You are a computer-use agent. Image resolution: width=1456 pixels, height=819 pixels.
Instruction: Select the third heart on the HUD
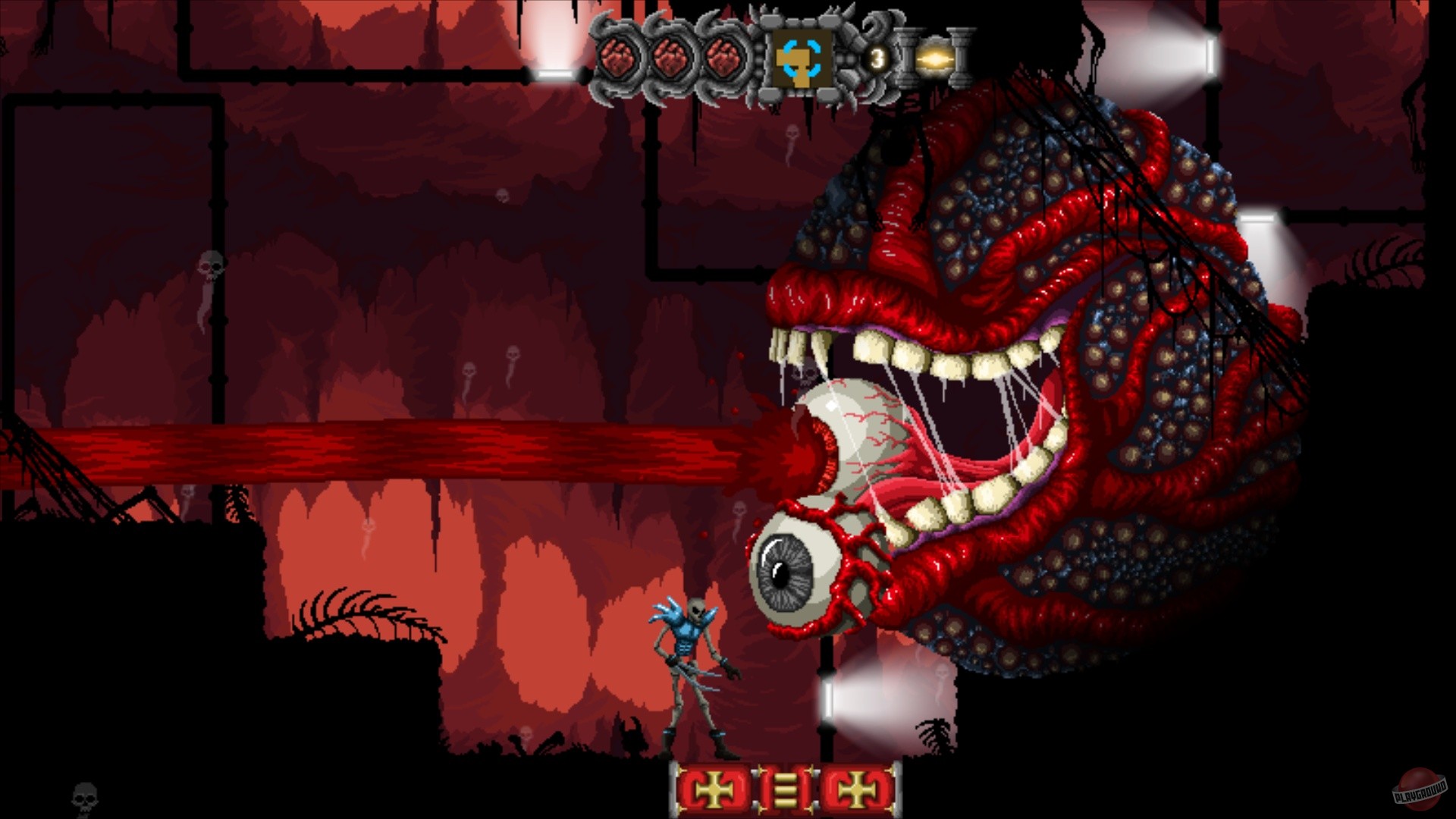(x=723, y=55)
